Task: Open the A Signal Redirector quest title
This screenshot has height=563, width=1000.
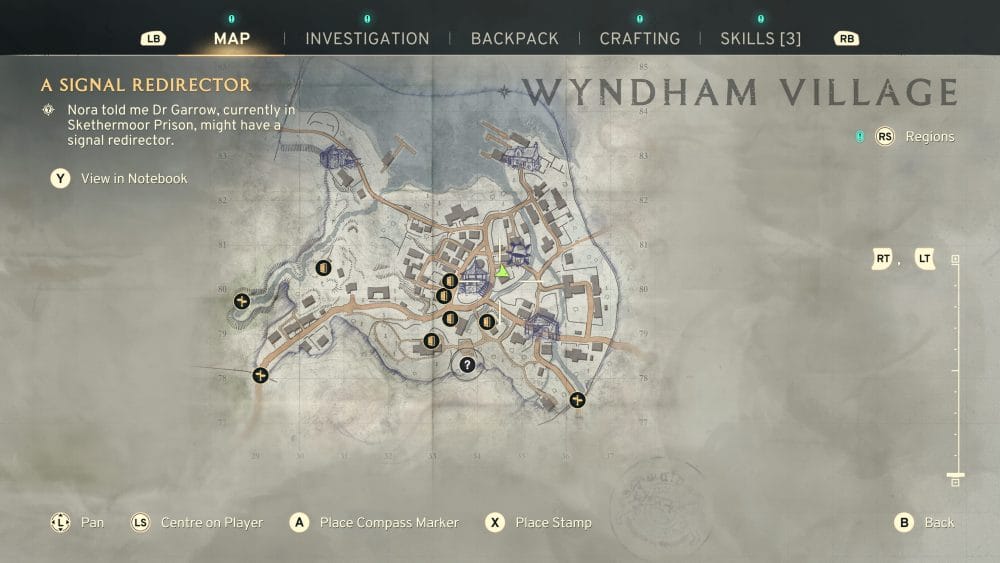Action: (x=146, y=86)
